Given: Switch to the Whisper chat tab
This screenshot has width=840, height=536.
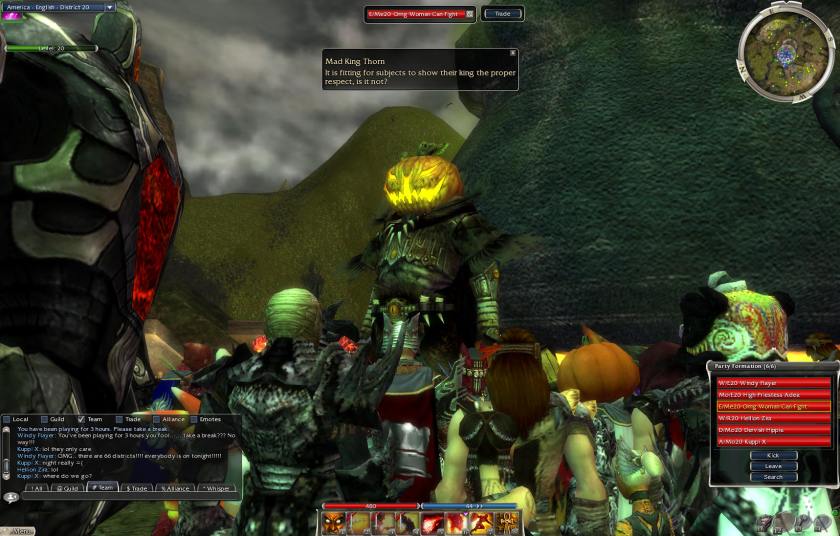Looking at the screenshot, I should (217, 488).
